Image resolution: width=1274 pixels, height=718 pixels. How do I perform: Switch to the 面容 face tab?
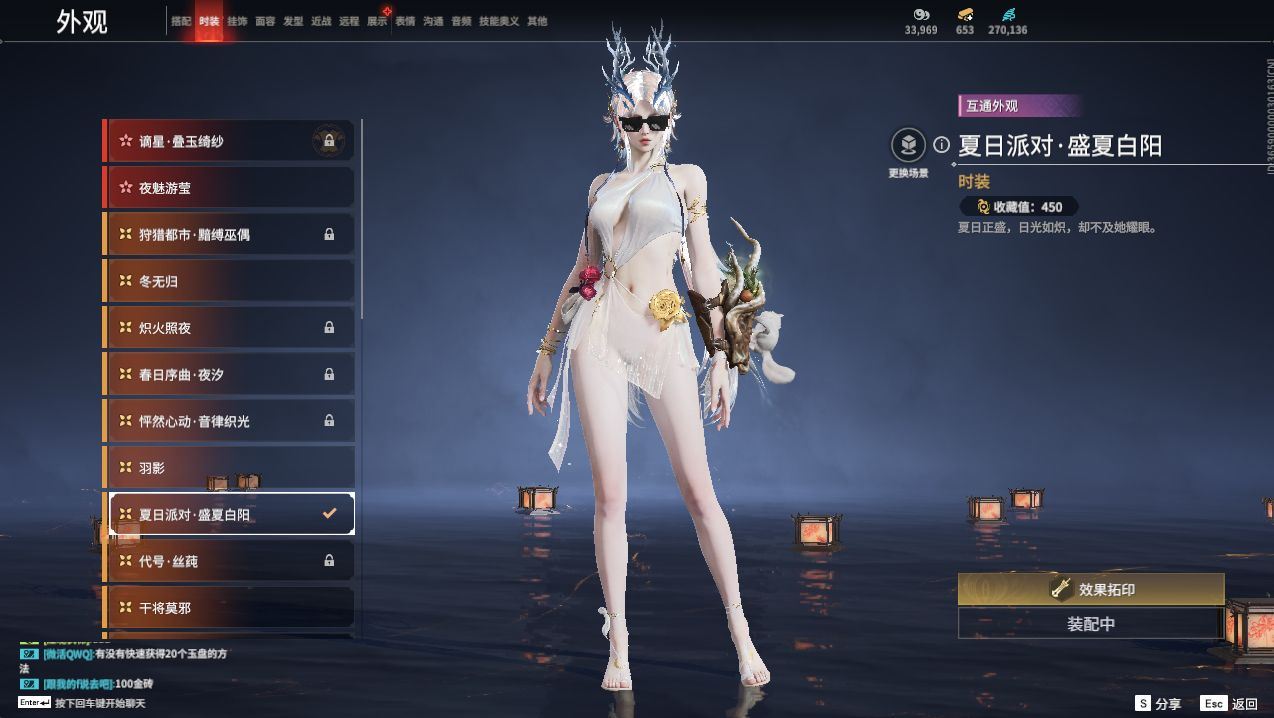click(265, 21)
